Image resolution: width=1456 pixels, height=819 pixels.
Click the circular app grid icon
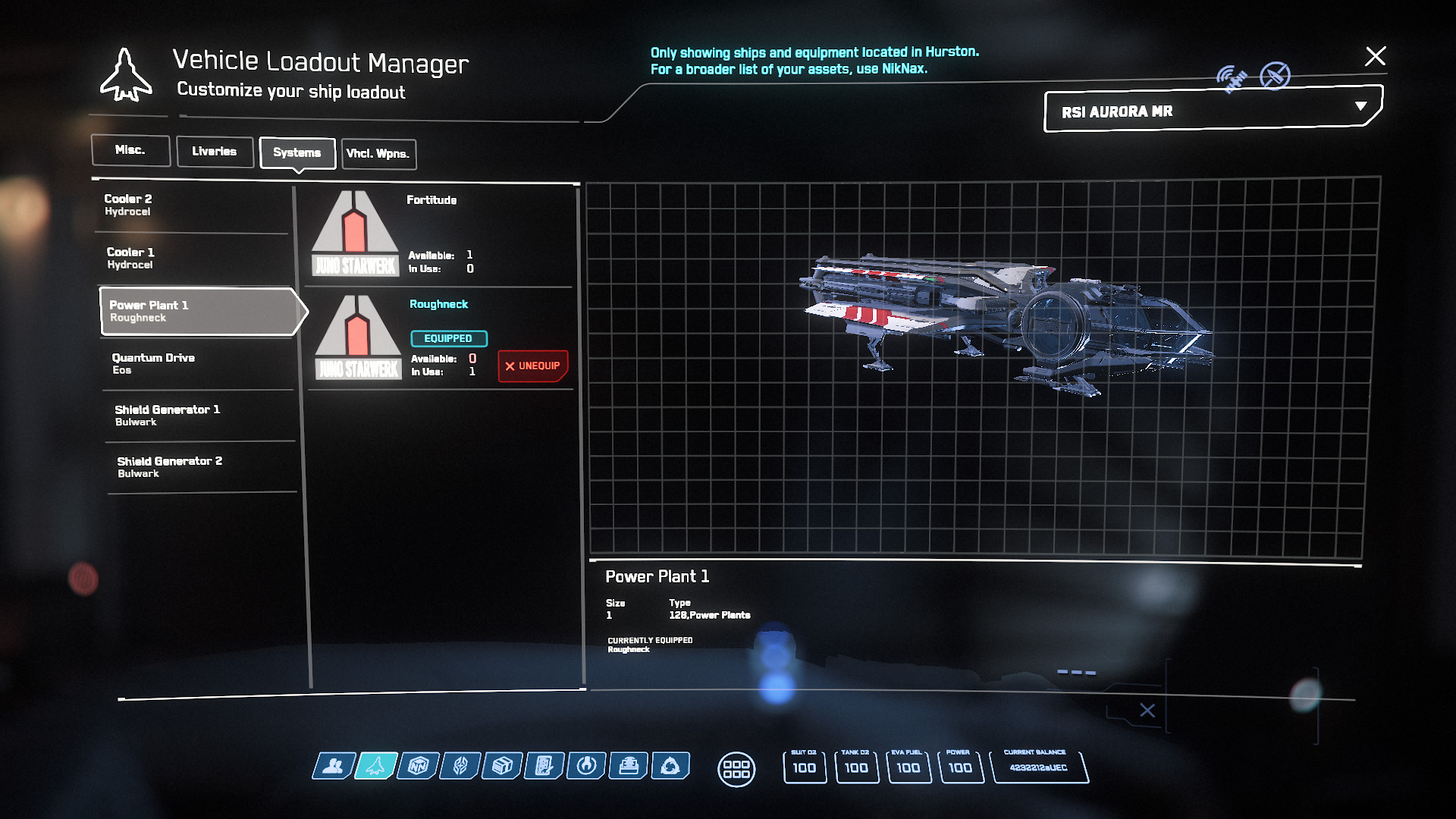pyautogui.click(x=736, y=768)
